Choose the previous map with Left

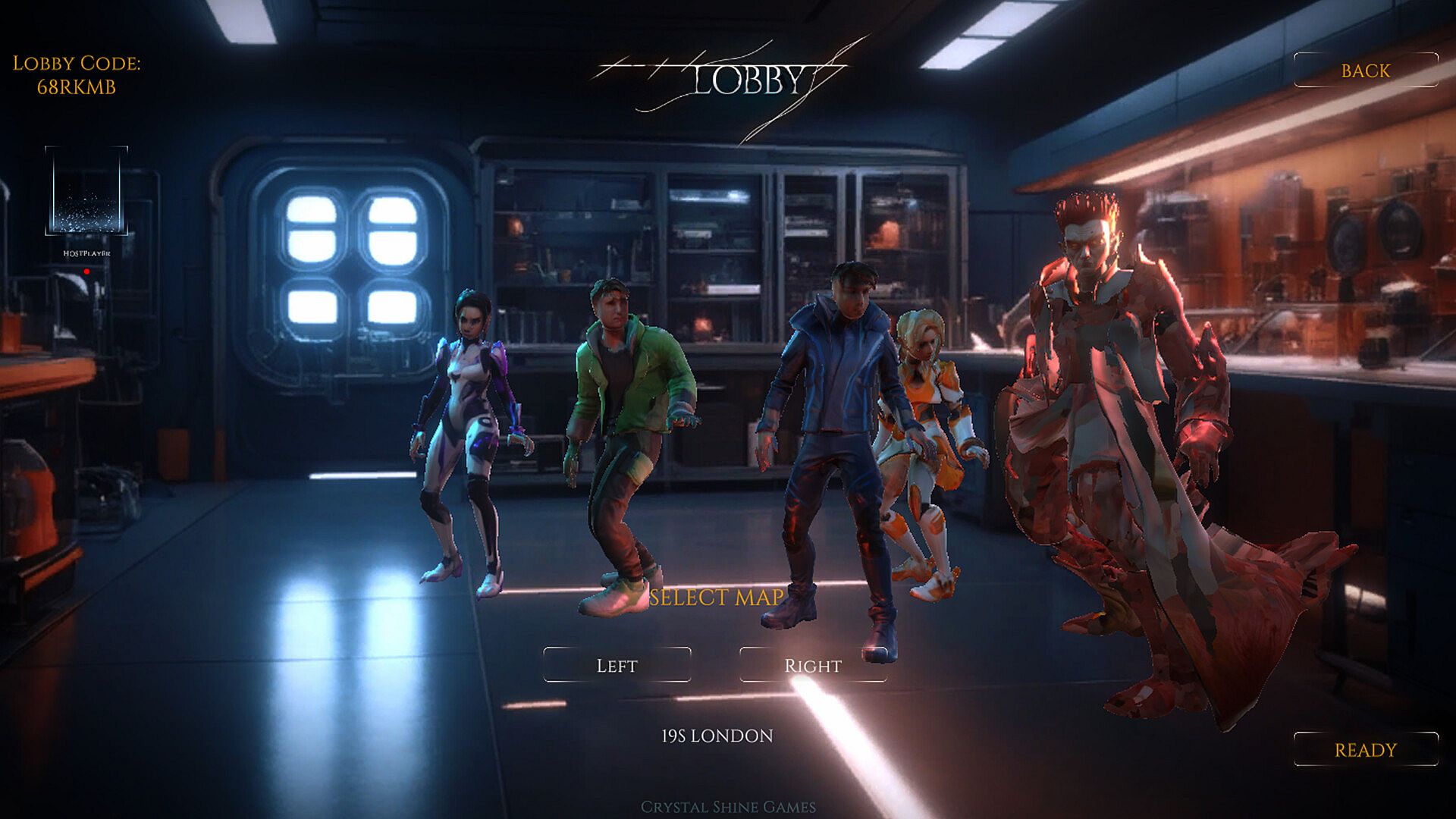pyautogui.click(x=617, y=665)
